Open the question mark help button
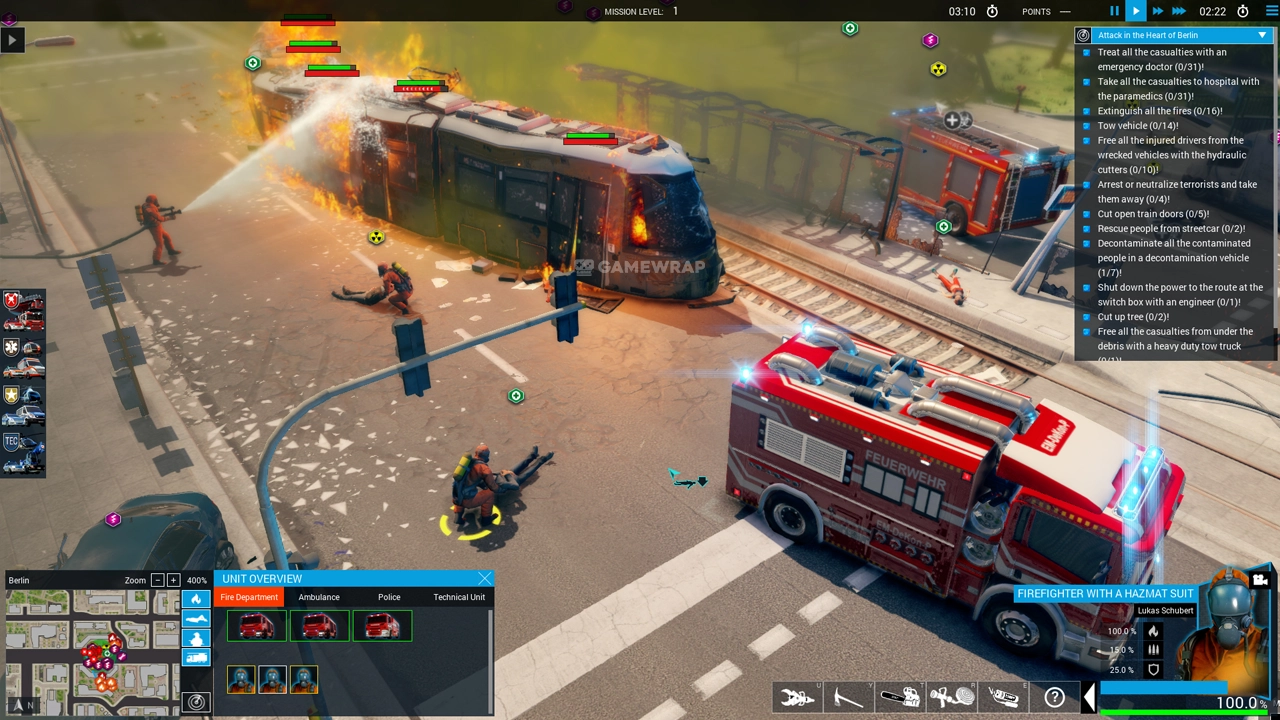The height and width of the screenshot is (720, 1280). pos(1054,697)
